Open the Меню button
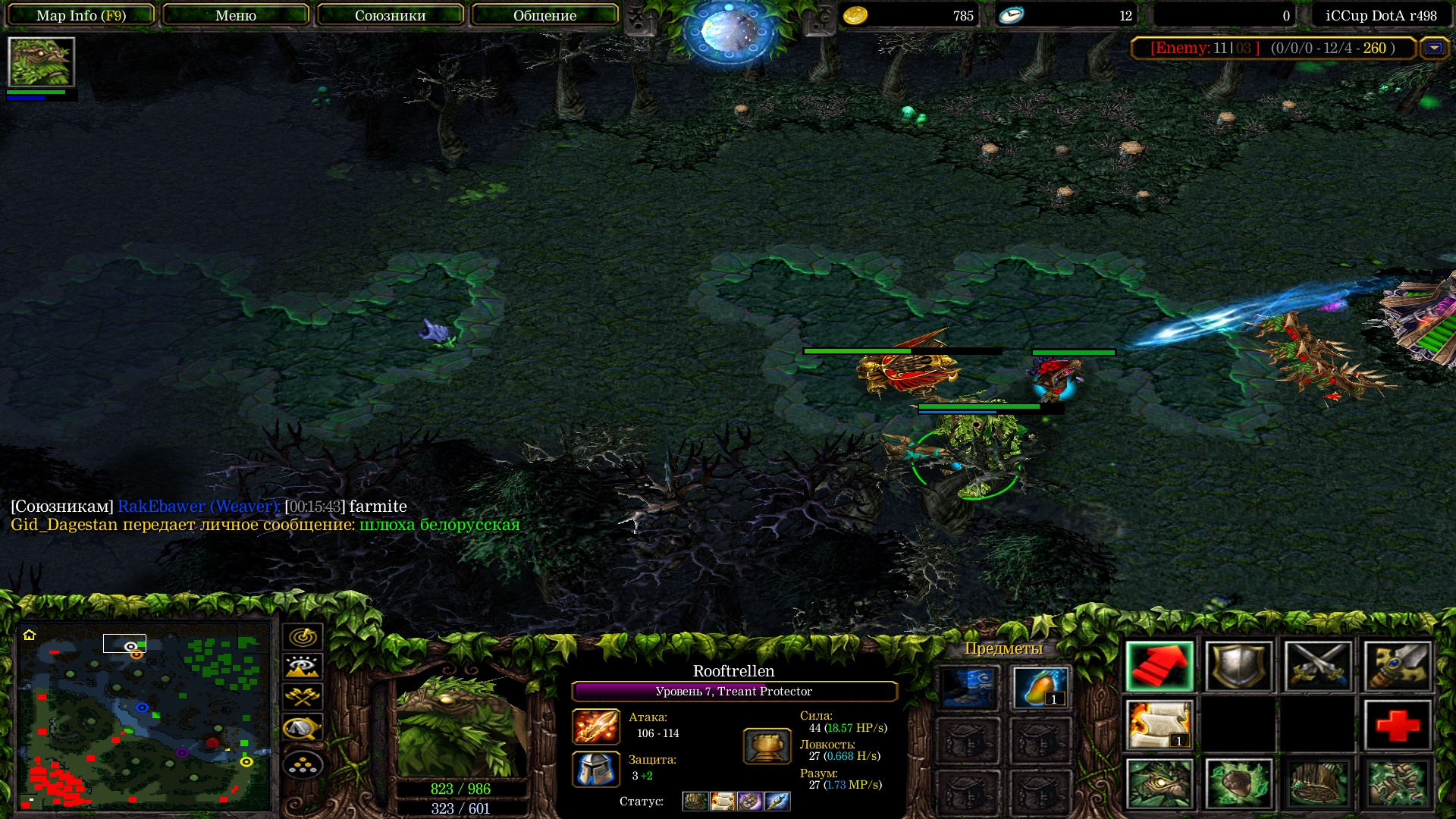The width and height of the screenshot is (1456, 819). point(236,15)
